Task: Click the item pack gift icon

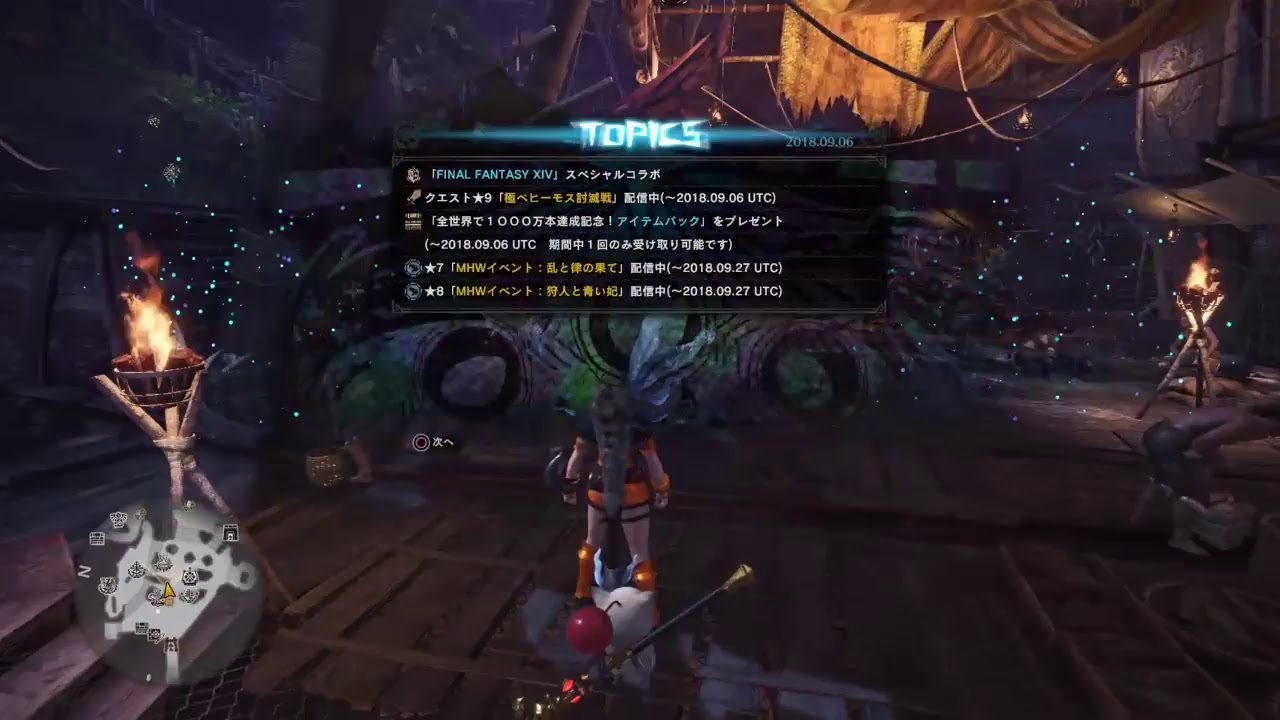Action: [x=413, y=222]
